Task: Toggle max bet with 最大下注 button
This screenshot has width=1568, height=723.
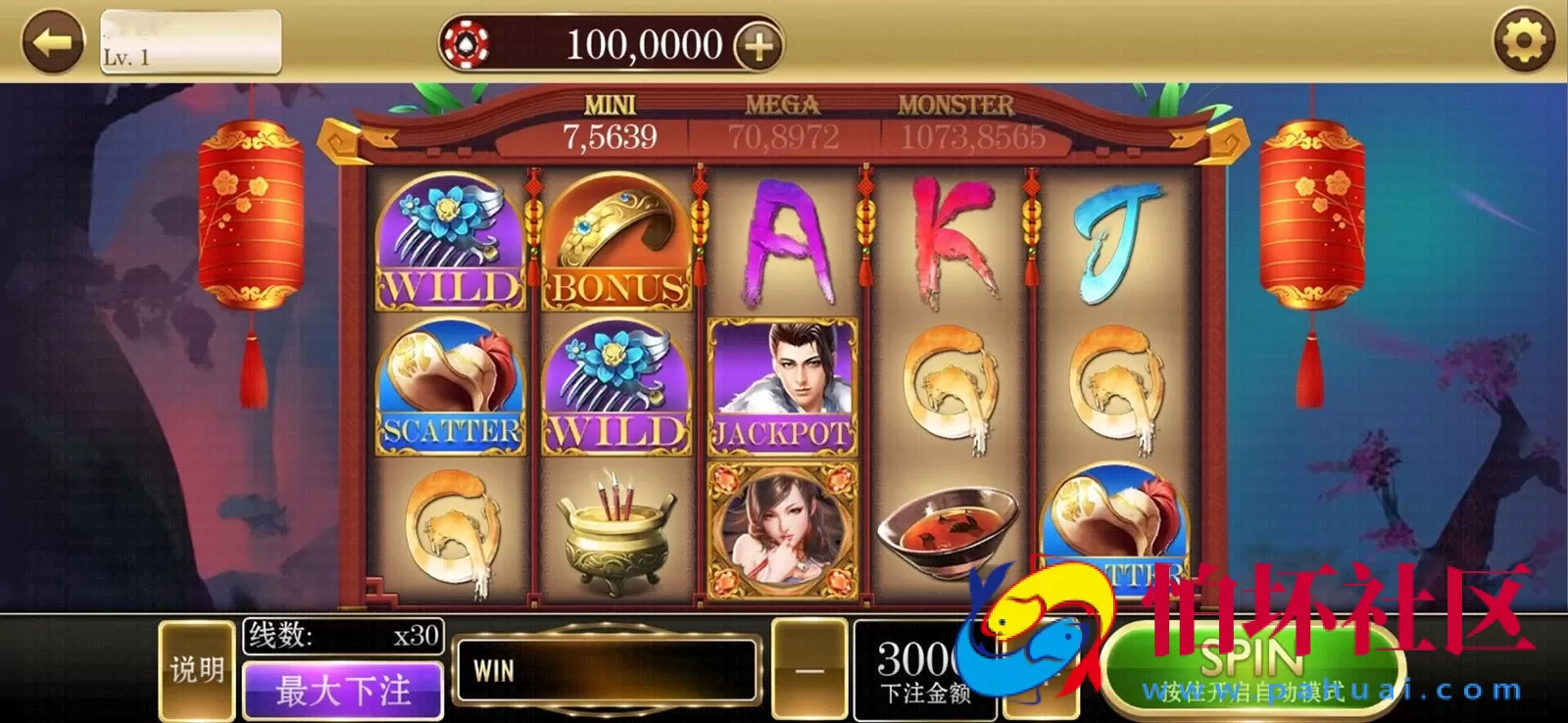Action: click(x=341, y=691)
